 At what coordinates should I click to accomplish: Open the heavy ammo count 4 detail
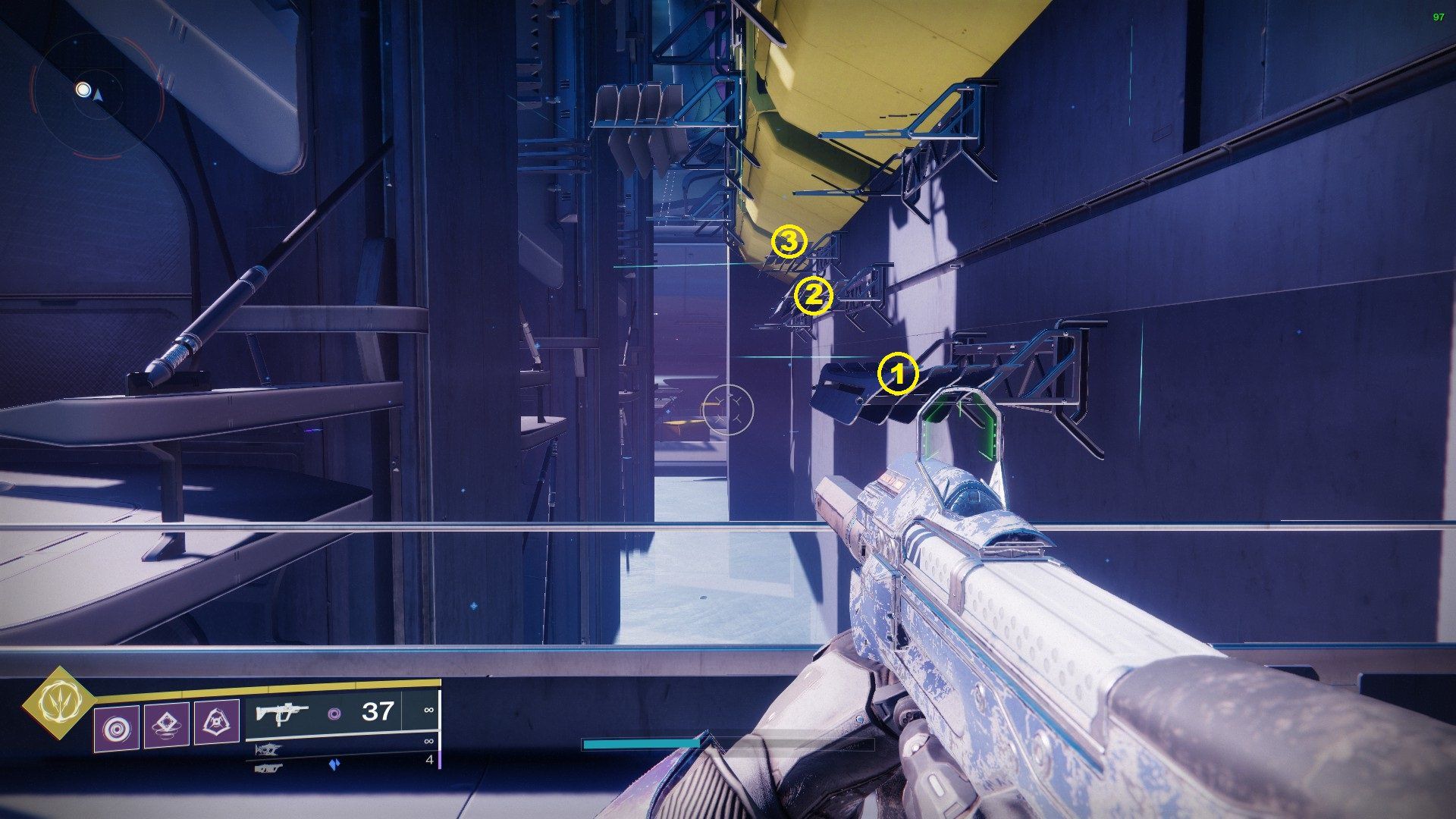tap(431, 761)
